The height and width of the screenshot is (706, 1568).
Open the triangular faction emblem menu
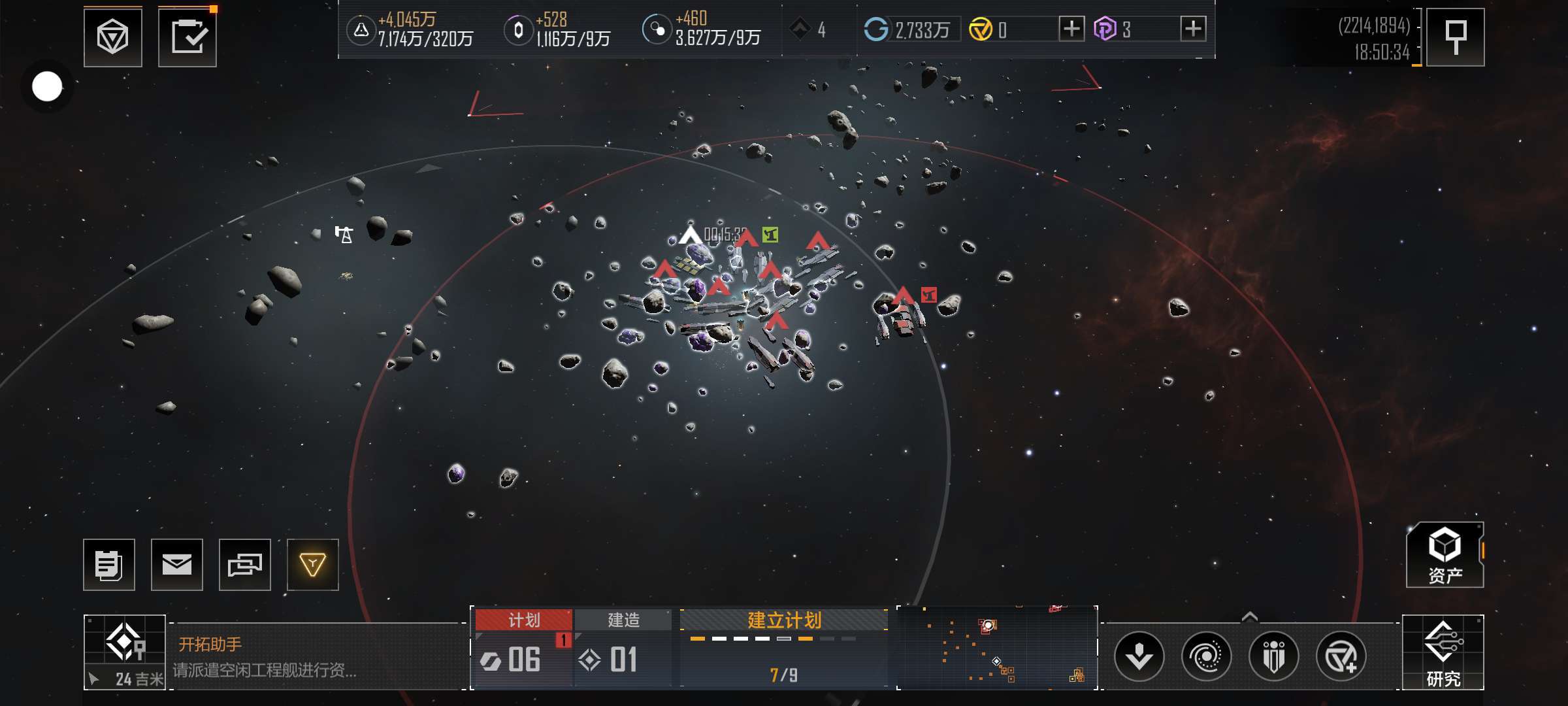pyautogui.click(x=112, y=37)
